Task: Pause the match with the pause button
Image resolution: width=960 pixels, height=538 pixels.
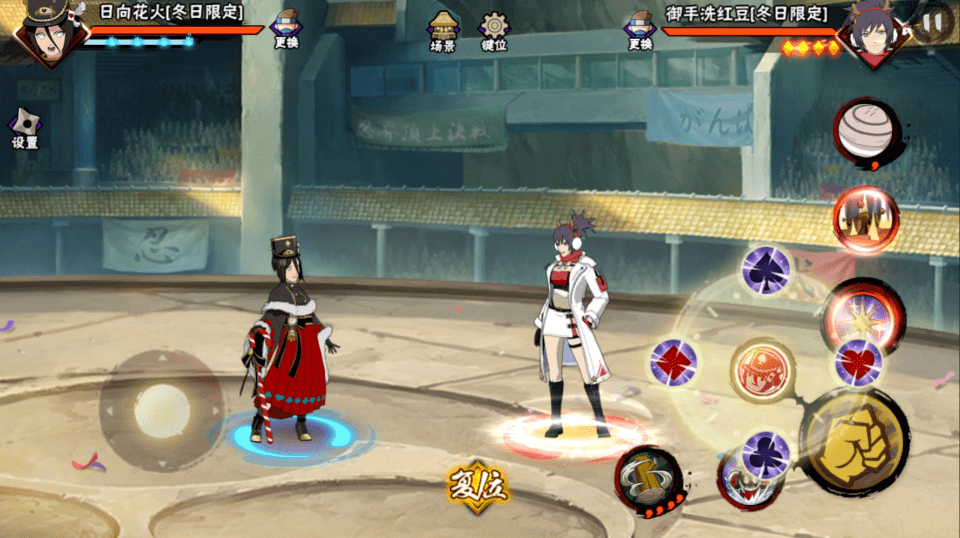Action: click(932, 22)
